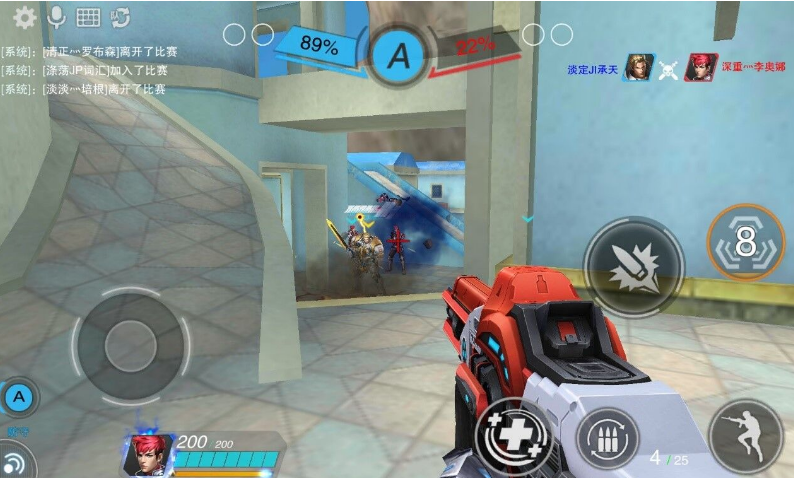Image resolution: width=794 pixels, height=478 pixels.
Task: Tap the virtual movement joystick
Action: coord(130,344)
